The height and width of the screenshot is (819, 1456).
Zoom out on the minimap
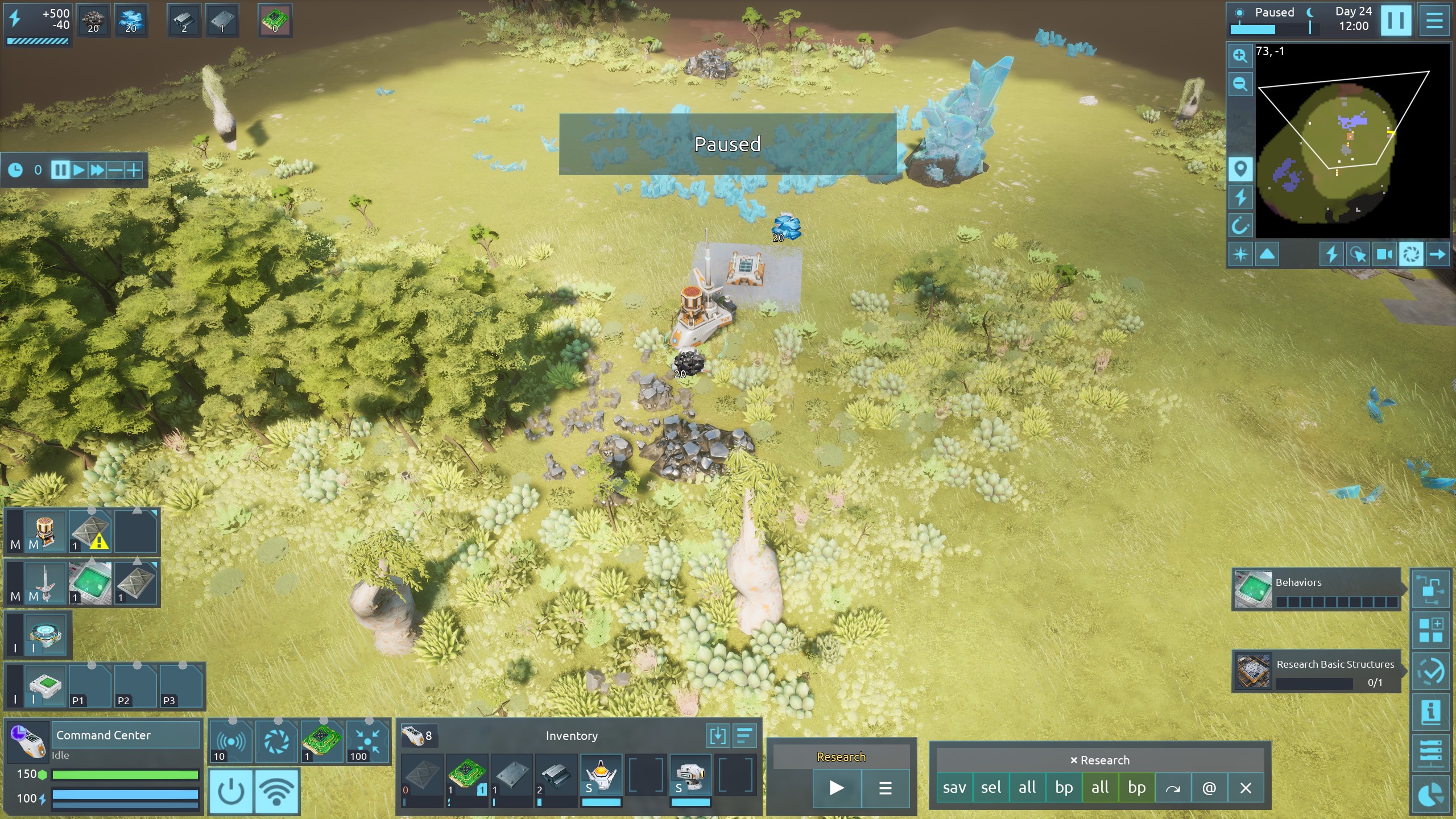pyautogui.click(x=1240, y=85)
